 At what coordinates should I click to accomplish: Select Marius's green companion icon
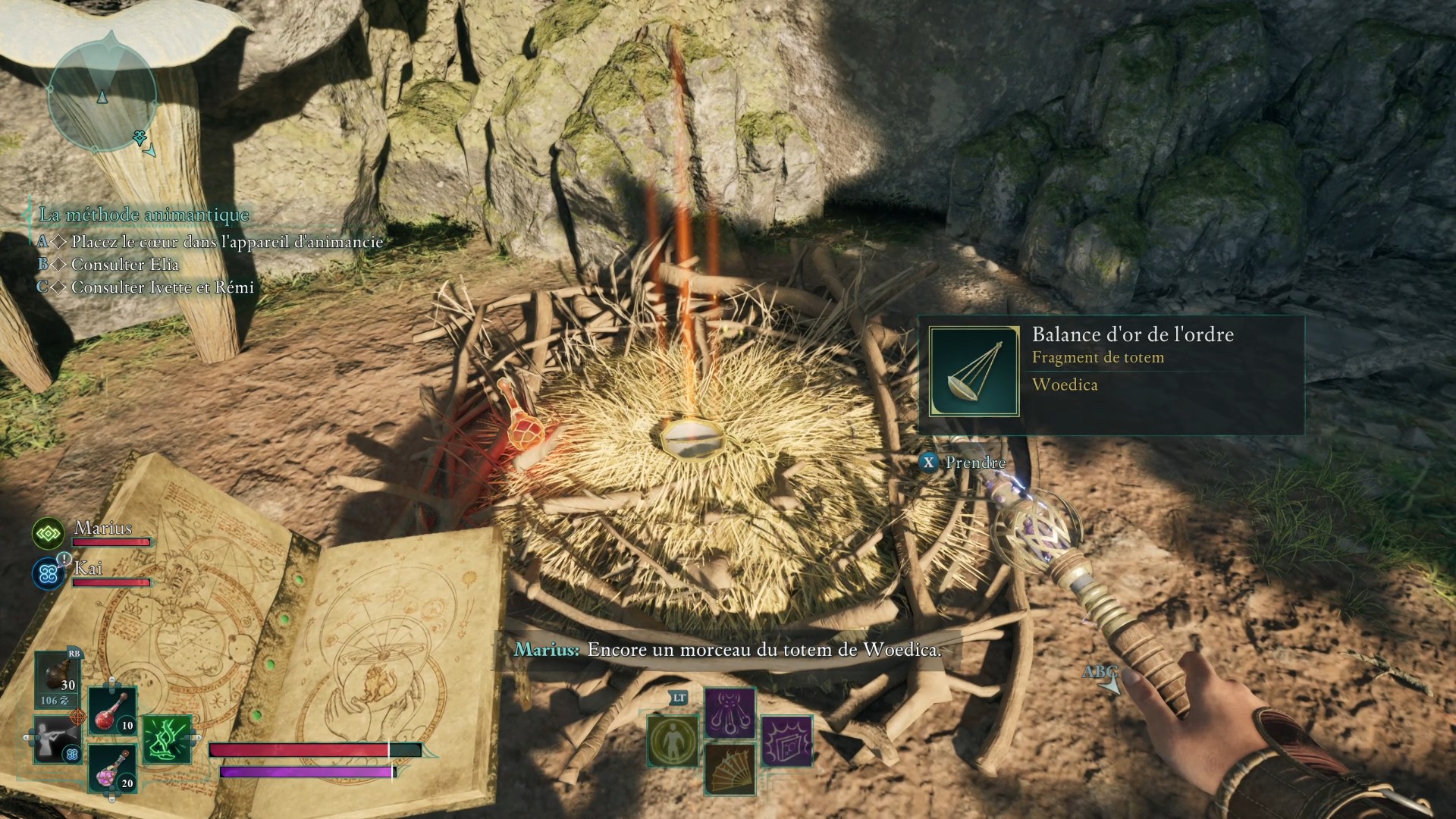click(x=49, y=534)
